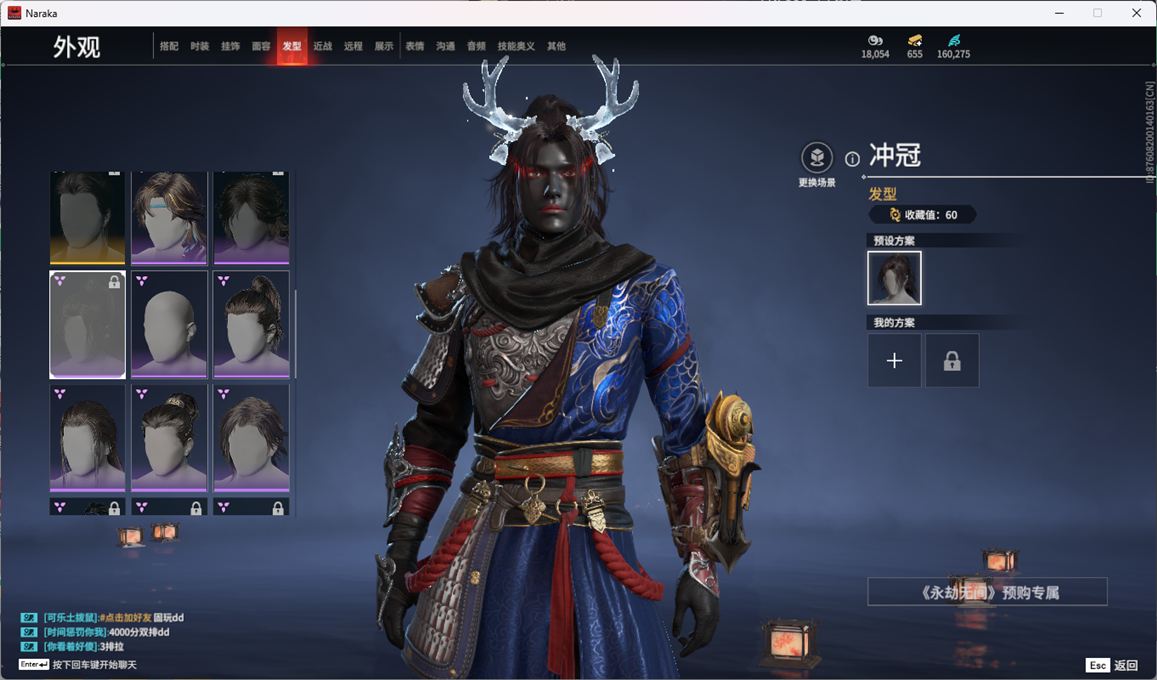Switch to the 其他 tab
This screenshot has height=680, width=1157.
tap(556, 46)
